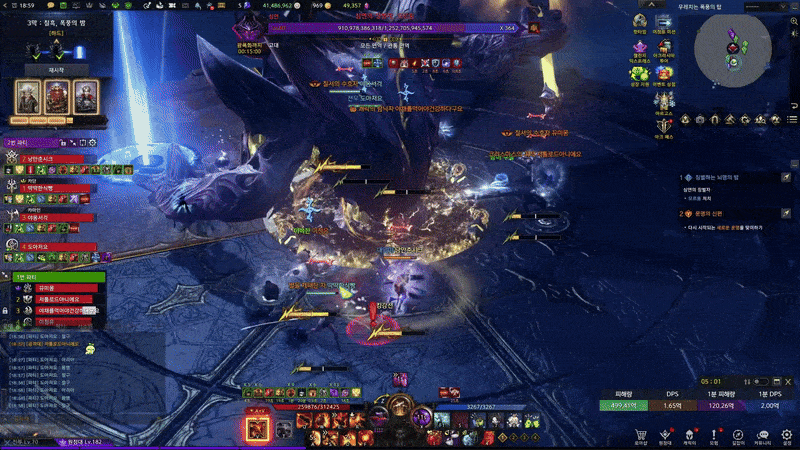This screenshot has width=800, height=450.
Task: Open the community chat bubble menu
Action: tap(762, 433)
